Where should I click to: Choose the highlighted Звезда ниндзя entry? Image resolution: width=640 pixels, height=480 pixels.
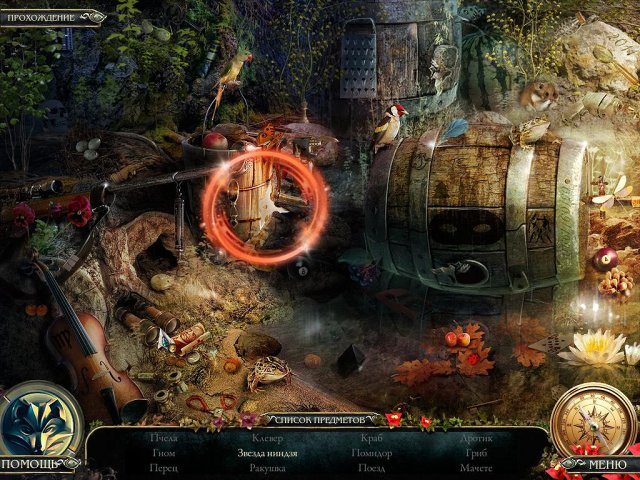266,453
